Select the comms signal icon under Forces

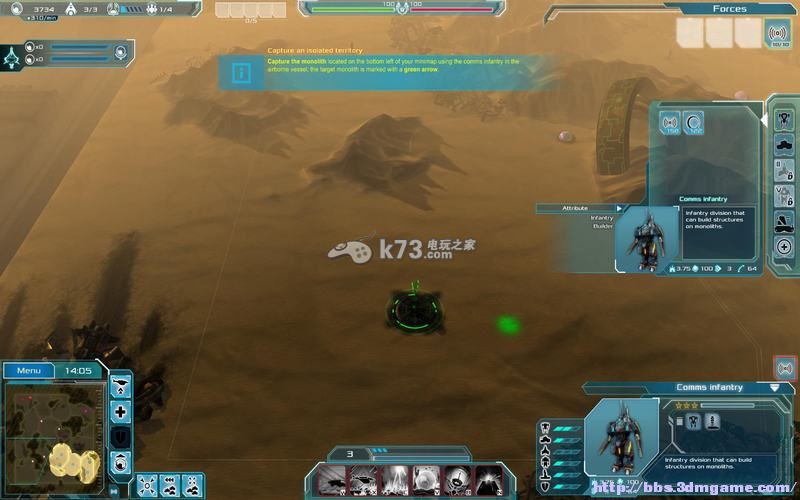click(x=776, y=34)
